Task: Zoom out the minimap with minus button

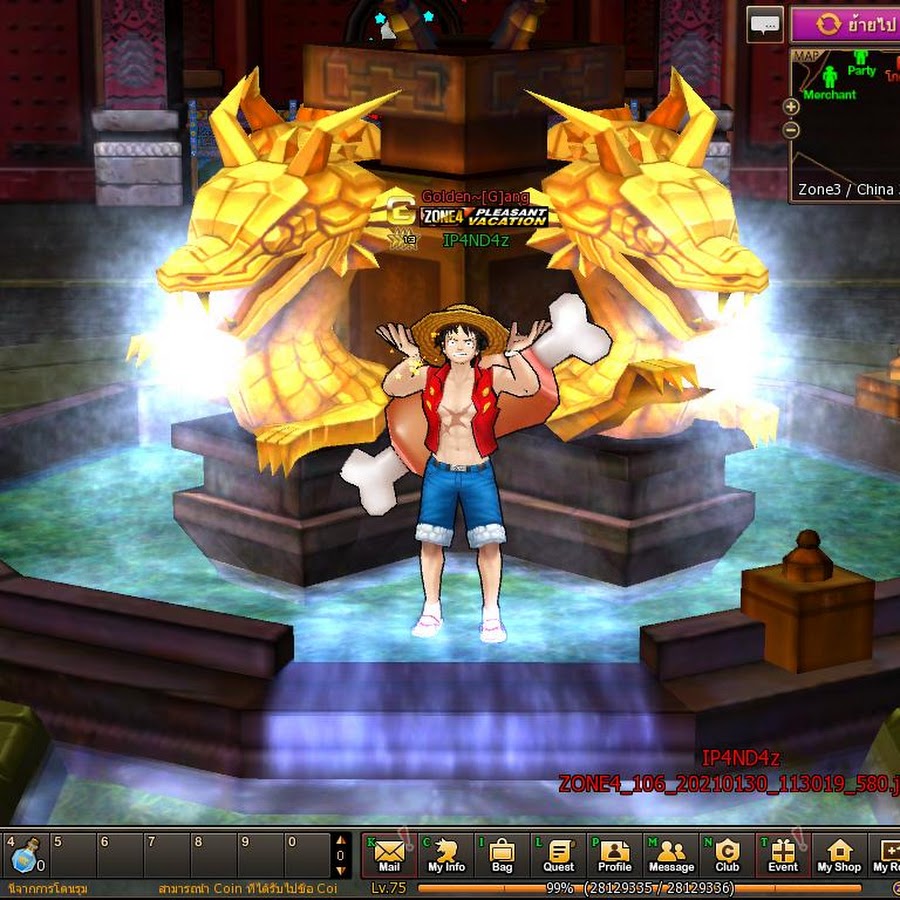Action: pyautogui.click(x=791, y=130)
